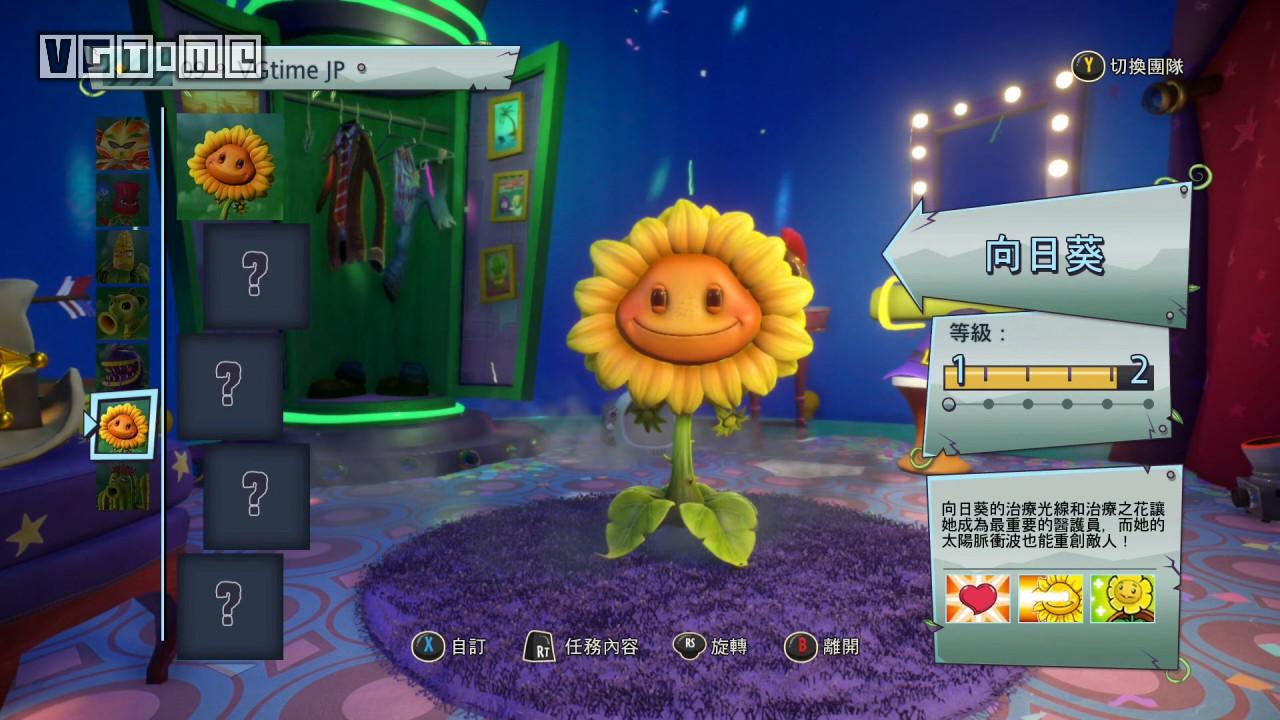The height and width of the screenshot is (720, 1280).
Task: Click the highlighted Sunflower portrait in character list
Action: (124, 425)
